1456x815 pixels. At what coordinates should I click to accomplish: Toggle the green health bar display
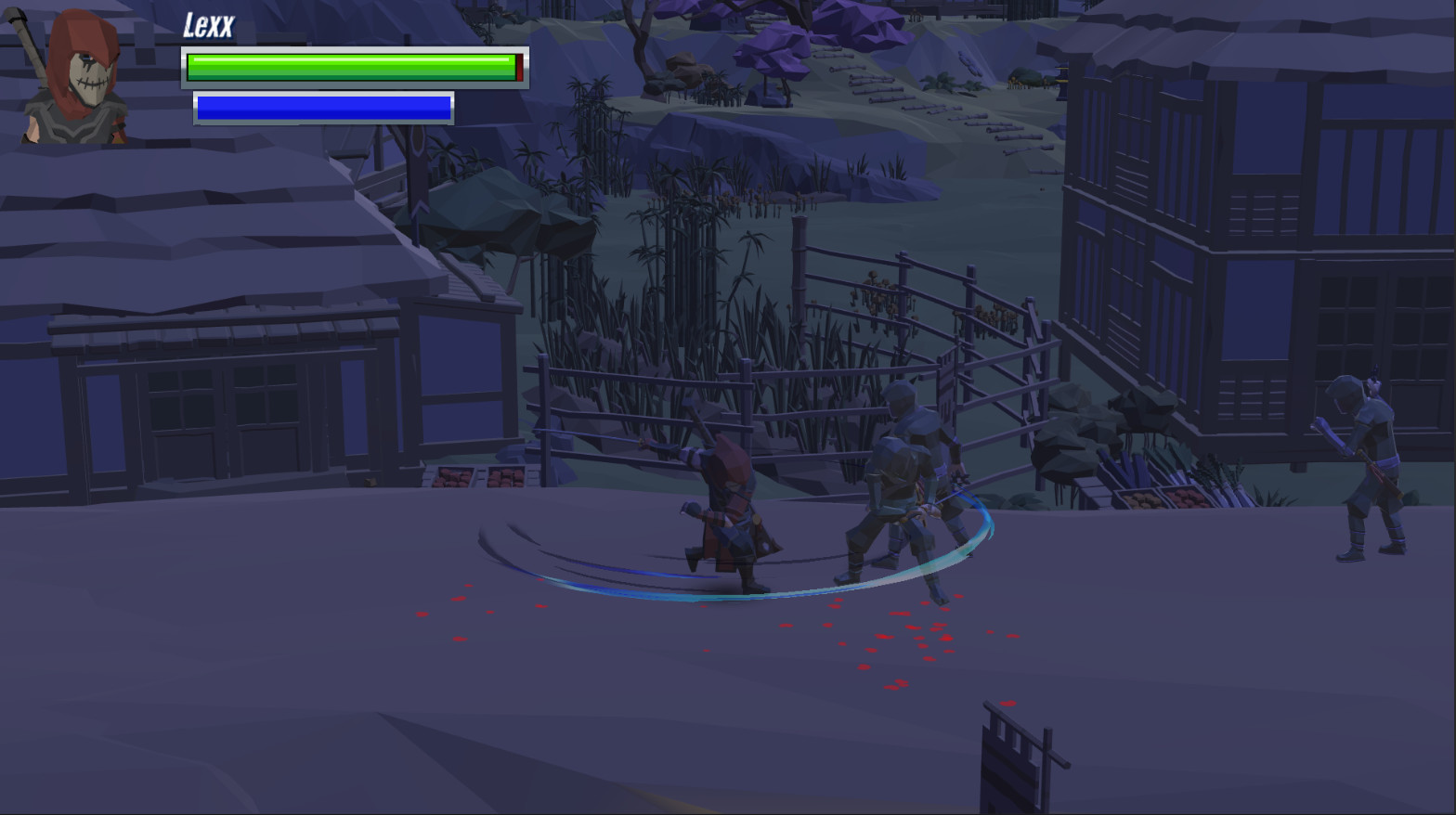point(353,65)
